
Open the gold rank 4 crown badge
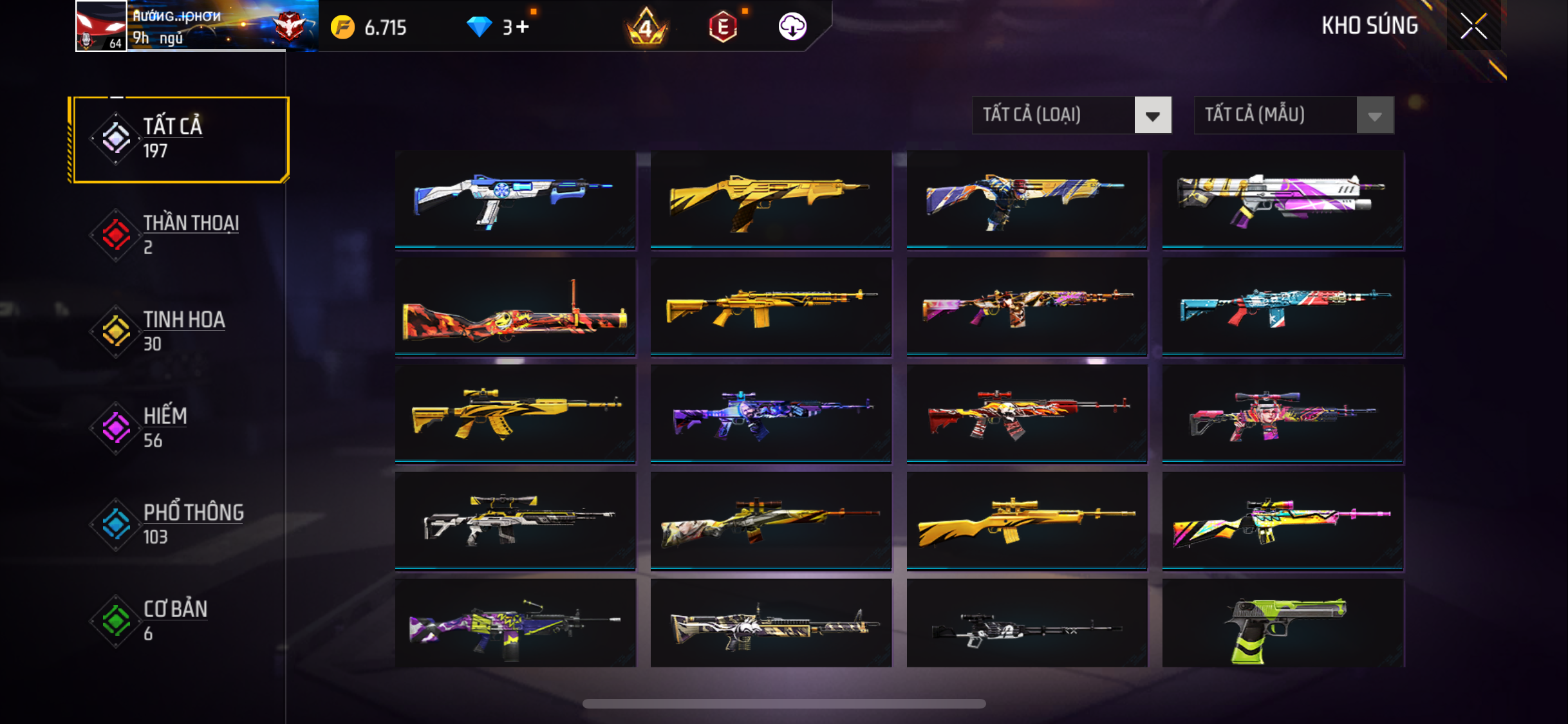646,27
